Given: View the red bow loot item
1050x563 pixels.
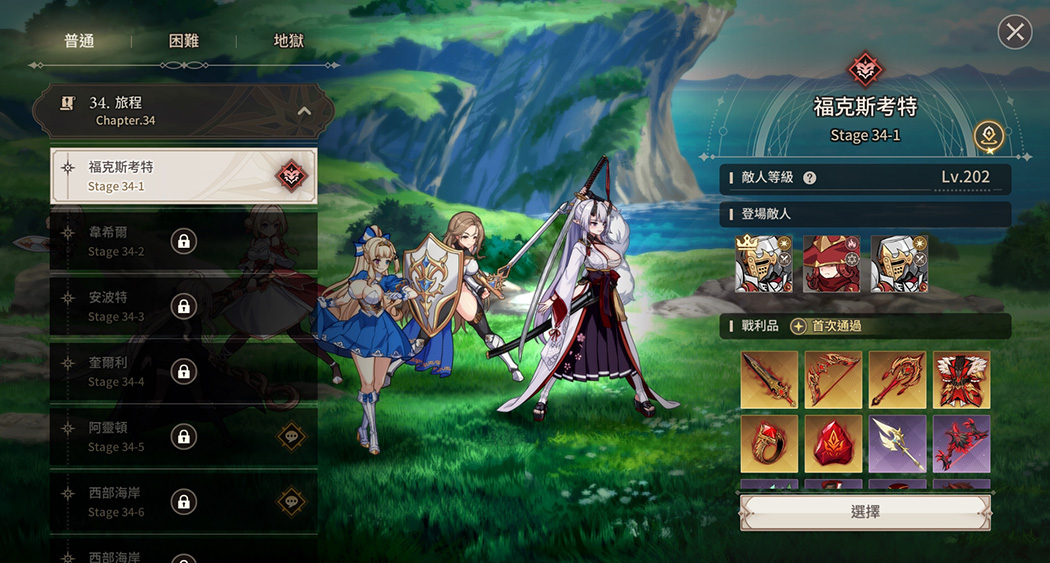Looking at the screenshot, I should click(x=833, y=380).
